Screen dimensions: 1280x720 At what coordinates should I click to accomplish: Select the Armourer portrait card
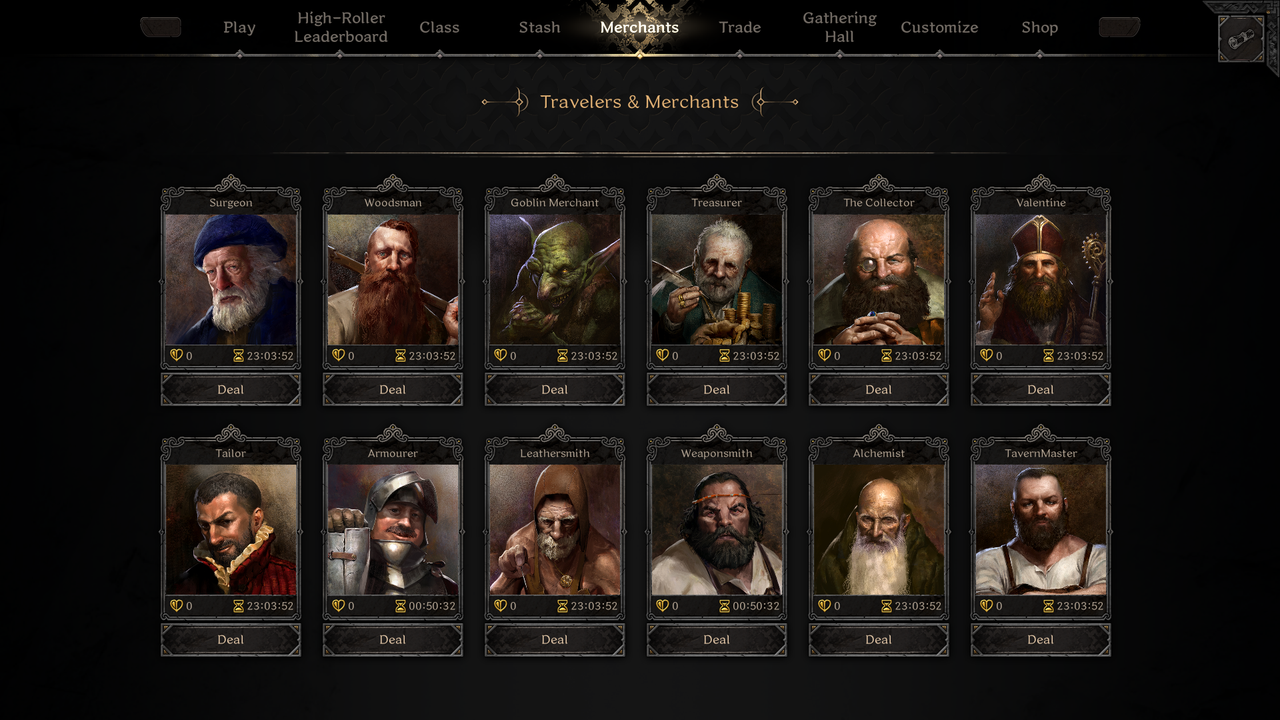393,530
